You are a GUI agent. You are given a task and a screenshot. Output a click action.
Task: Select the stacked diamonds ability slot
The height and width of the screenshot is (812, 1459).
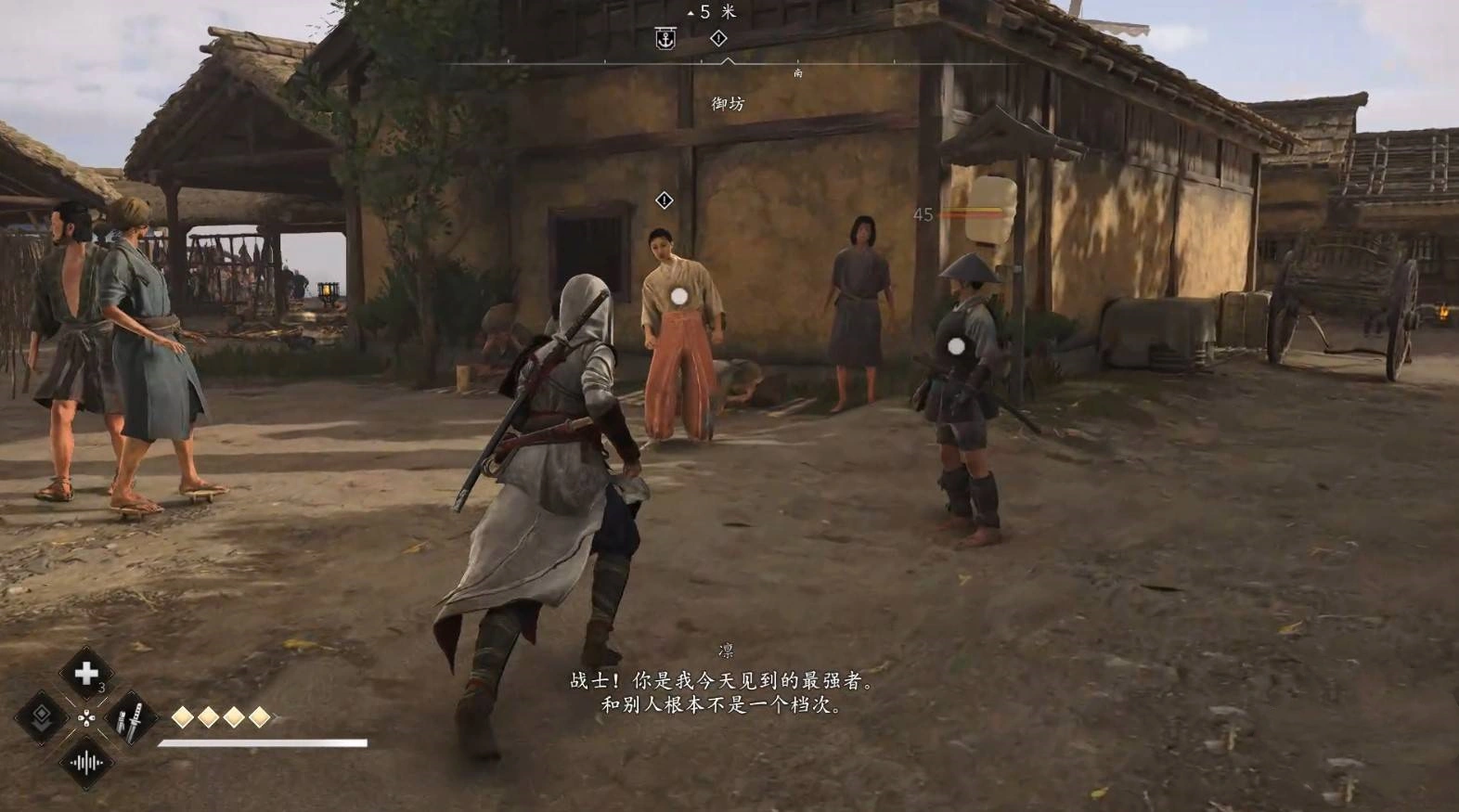(x=41, y=716)
